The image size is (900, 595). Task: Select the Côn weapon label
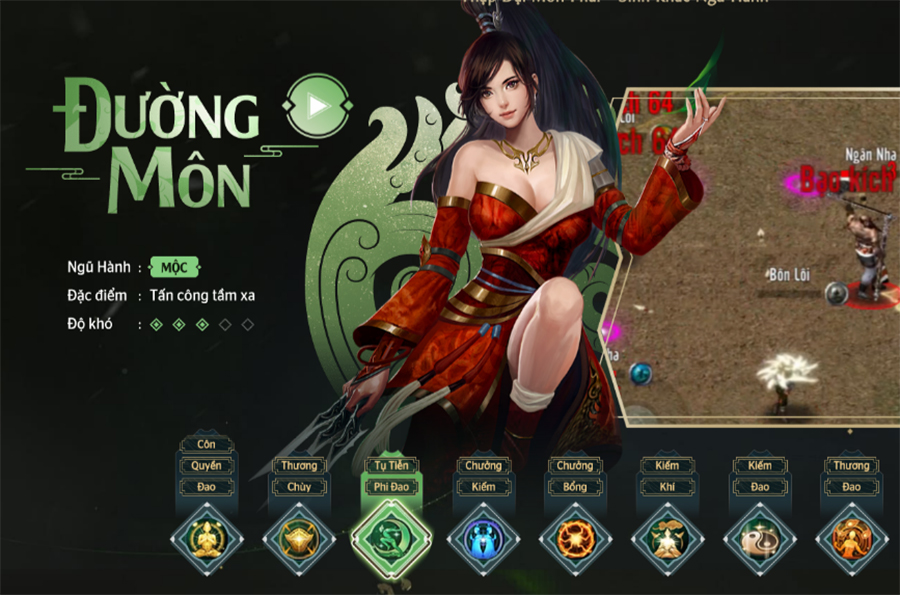[207, 445]
